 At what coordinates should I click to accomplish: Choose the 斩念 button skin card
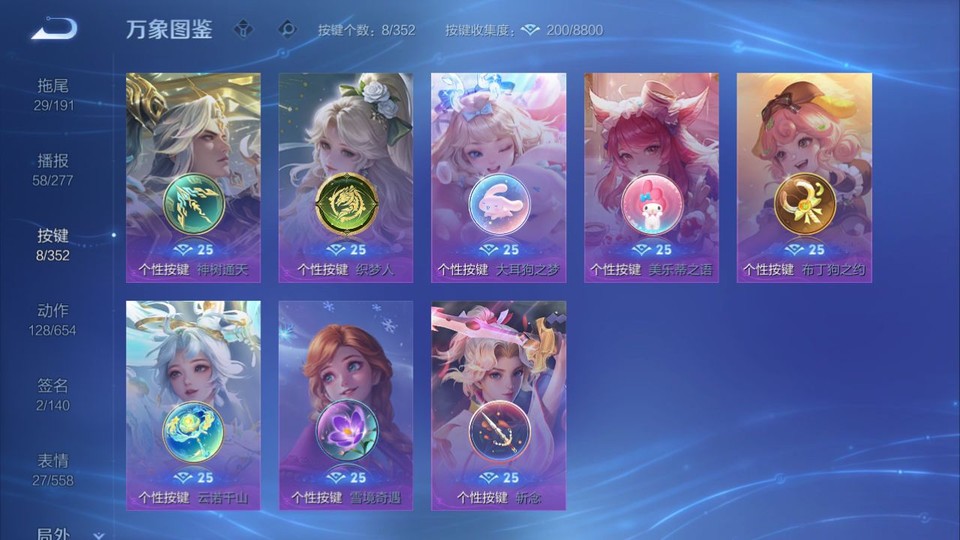(x=498, y=405)
